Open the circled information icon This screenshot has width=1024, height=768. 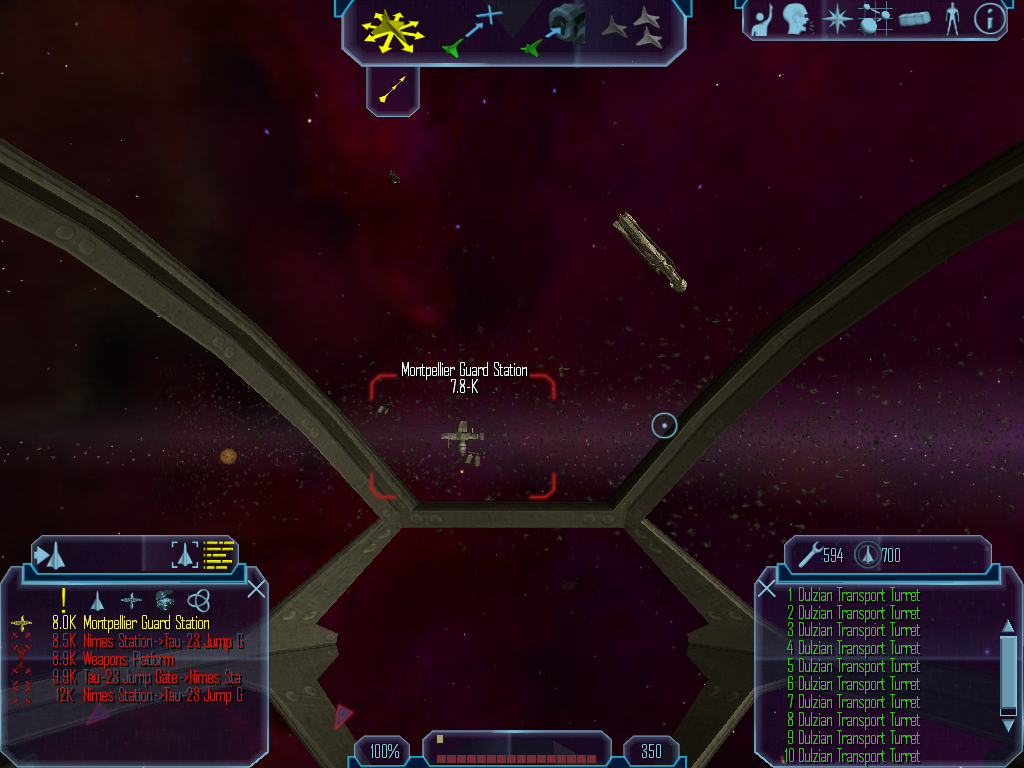pyautogui.click(x=989, y=19)
